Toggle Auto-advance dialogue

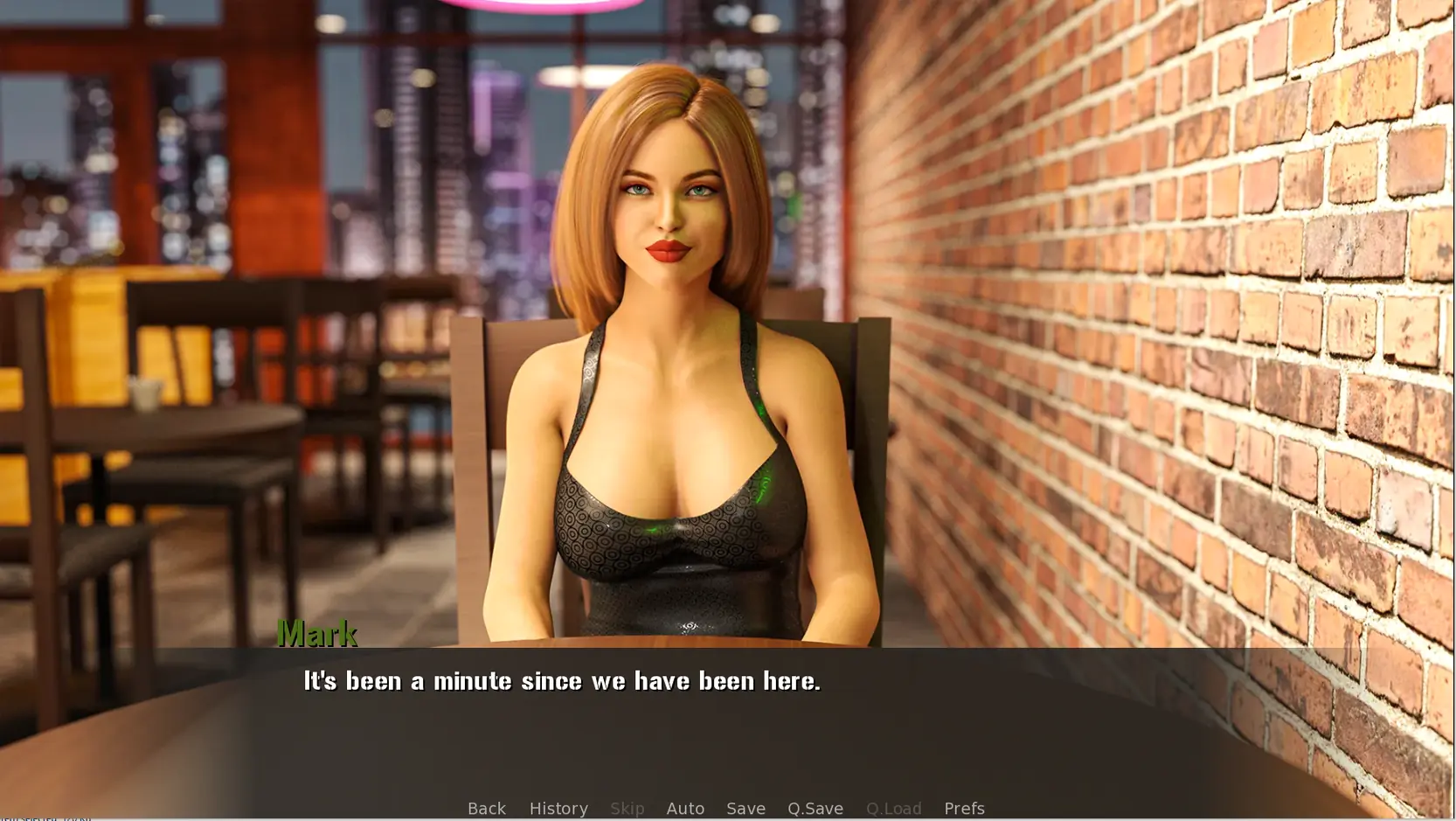tap(684, 808)
